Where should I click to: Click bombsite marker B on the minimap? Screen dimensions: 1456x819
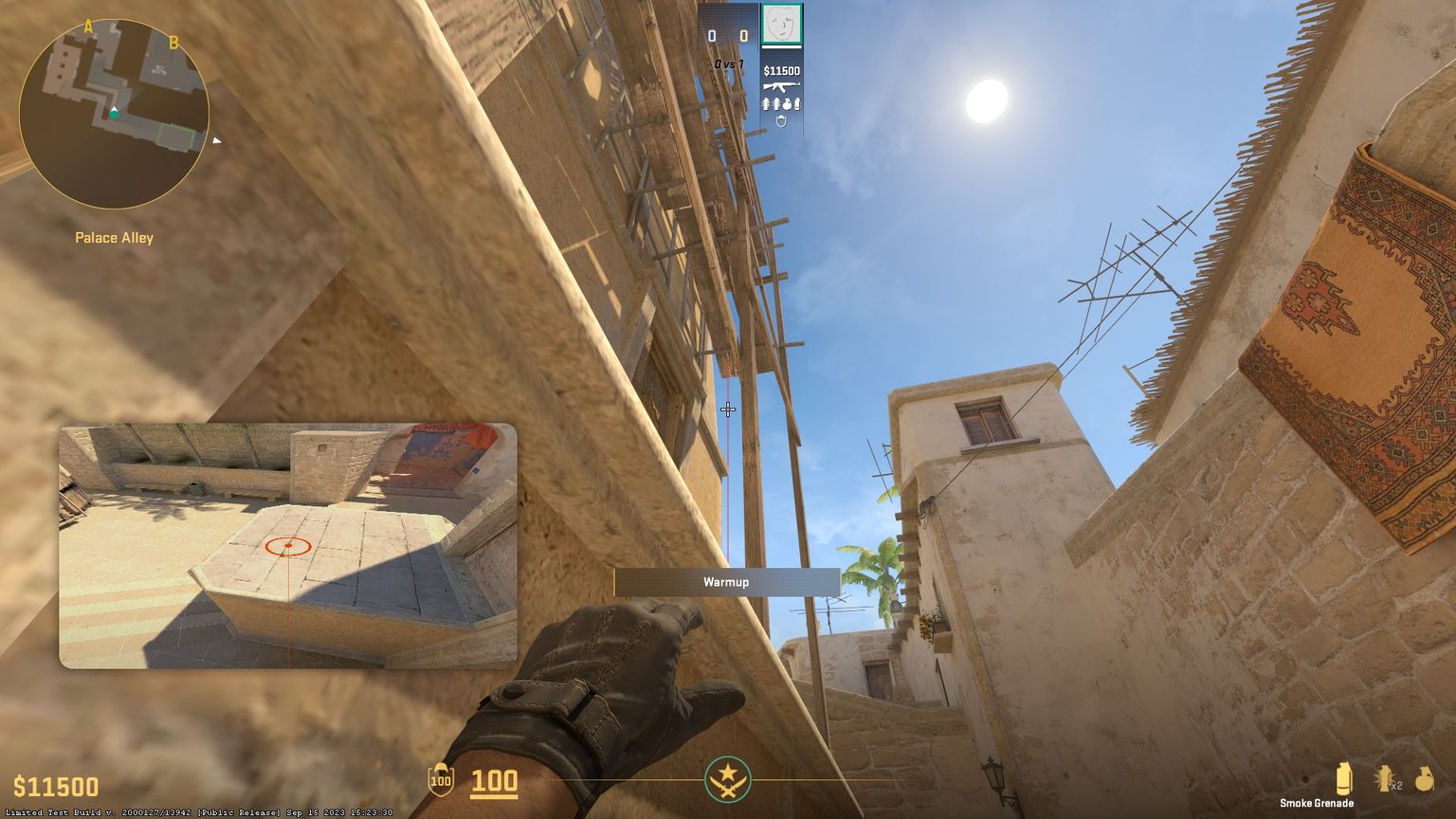[173, 42]
